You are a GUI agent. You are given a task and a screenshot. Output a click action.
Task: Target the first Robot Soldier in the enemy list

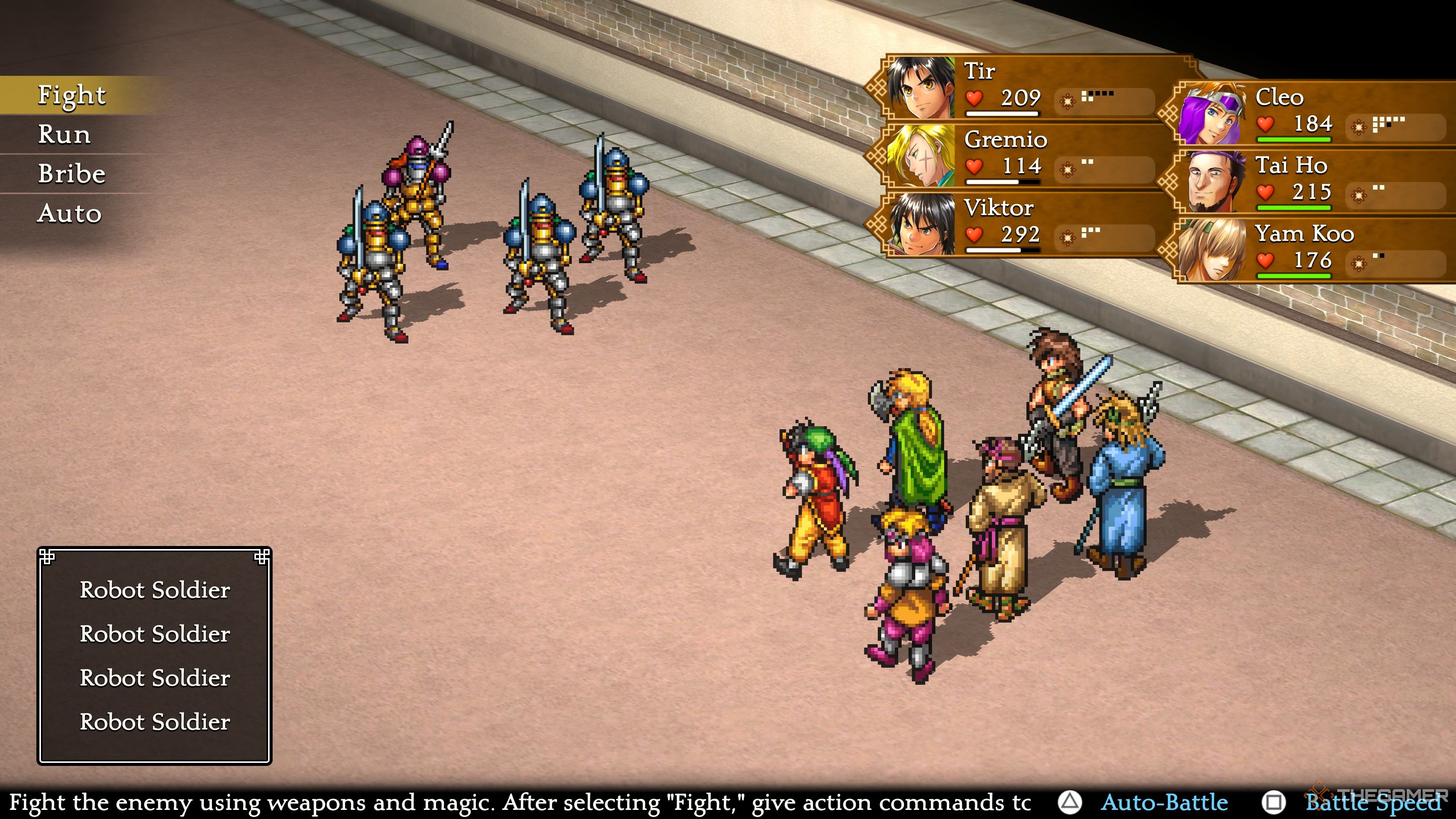point(154,590)
